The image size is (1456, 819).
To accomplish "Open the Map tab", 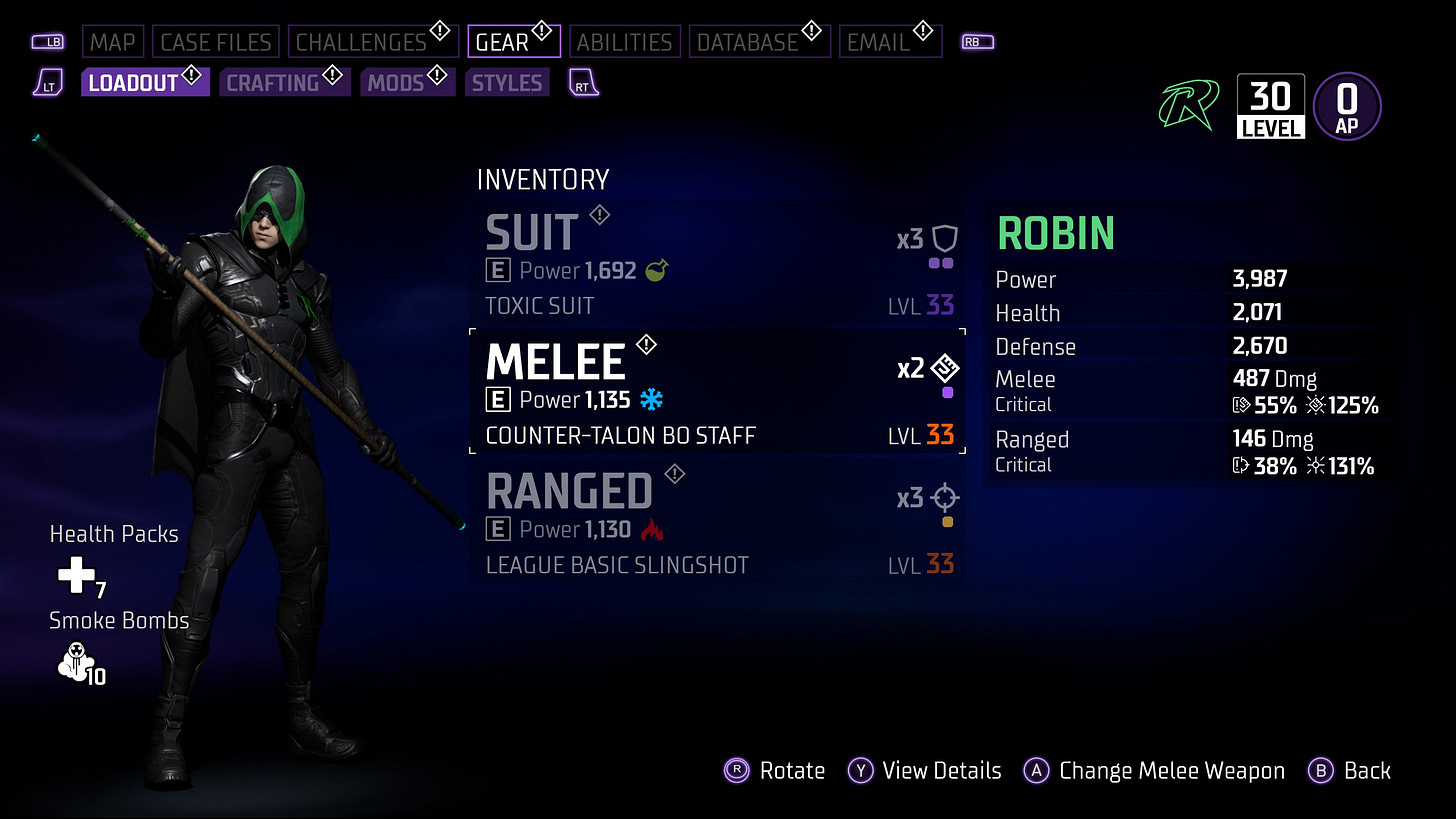I will click(x=113, y=42).
